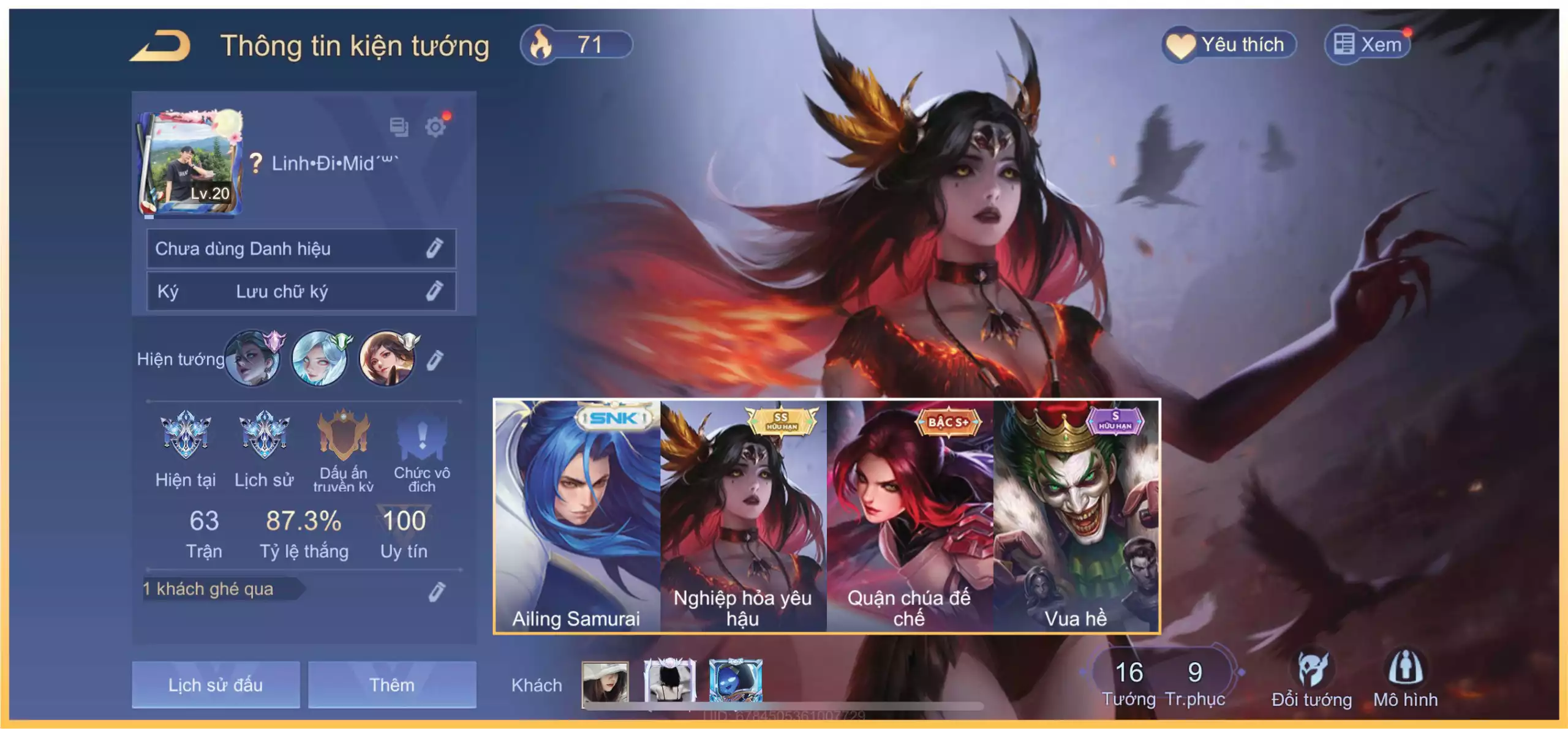Open the Xem button
This screenshot has height=729, width=1568.
coord(1368,45)
